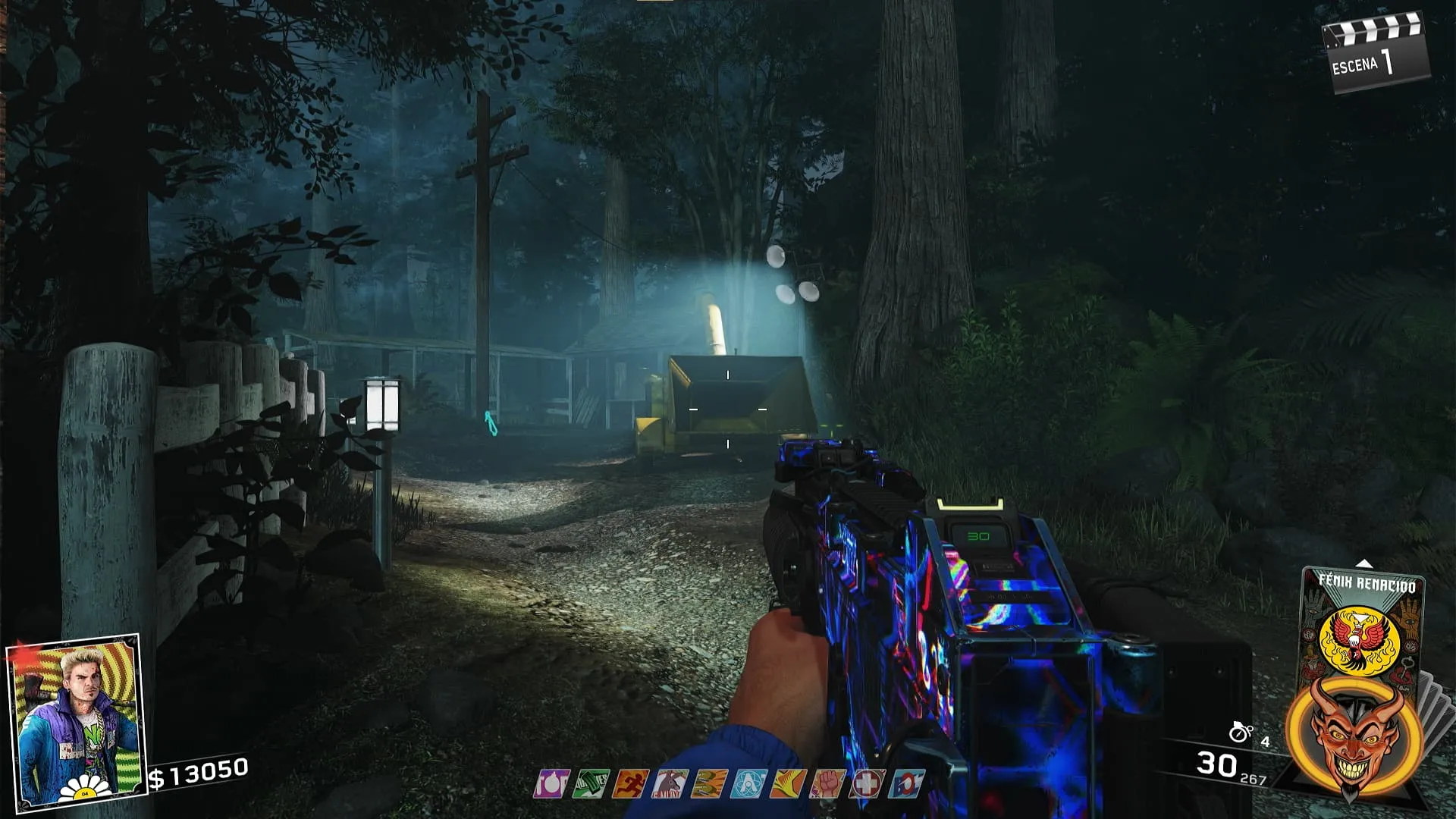Choose the raised fist perk icon
This screenshot has height=819, width=1456.
coord(827,783)
